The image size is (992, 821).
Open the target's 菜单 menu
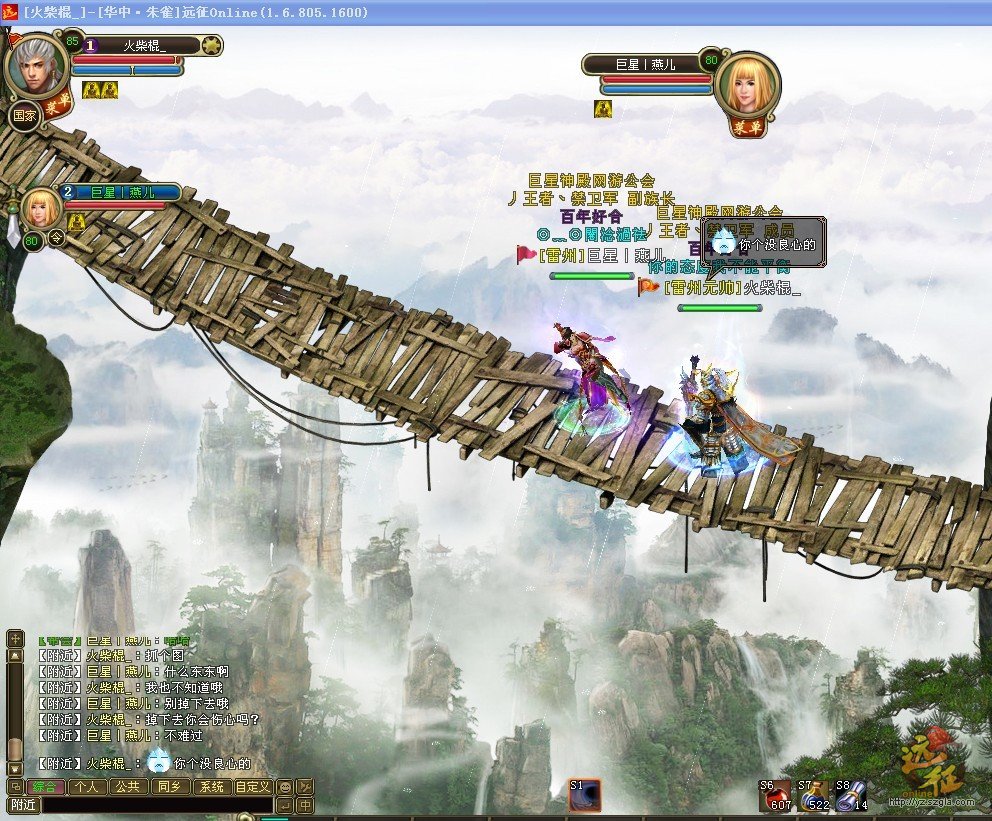(x=742, y=126)
